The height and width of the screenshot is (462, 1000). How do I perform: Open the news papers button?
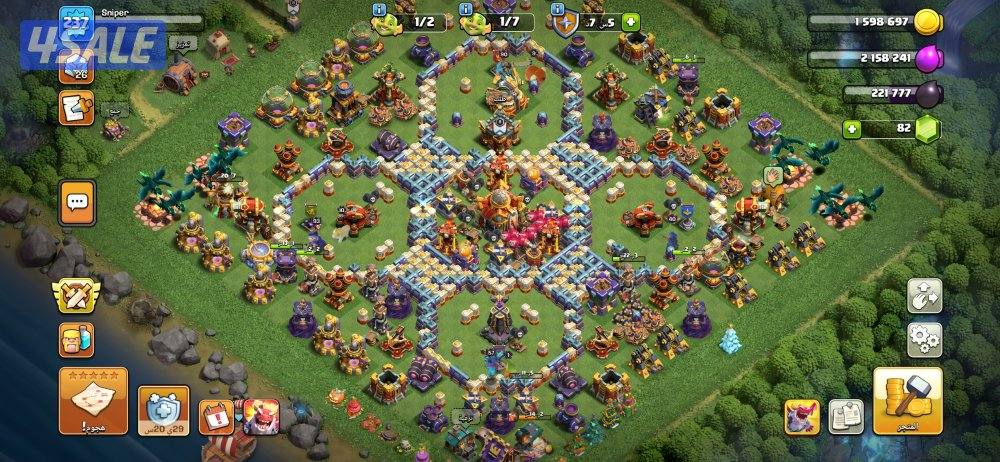click(846, 415)
